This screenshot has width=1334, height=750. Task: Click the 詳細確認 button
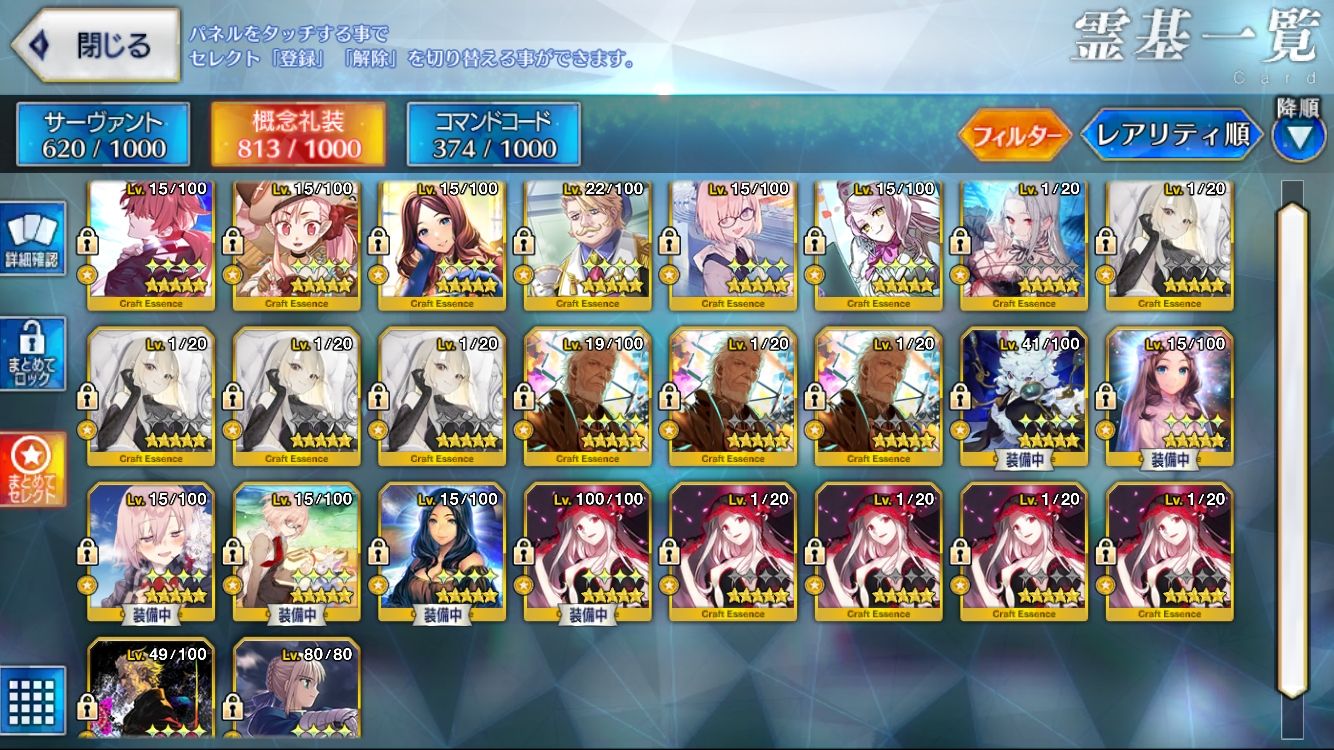[x=33, y=238]
